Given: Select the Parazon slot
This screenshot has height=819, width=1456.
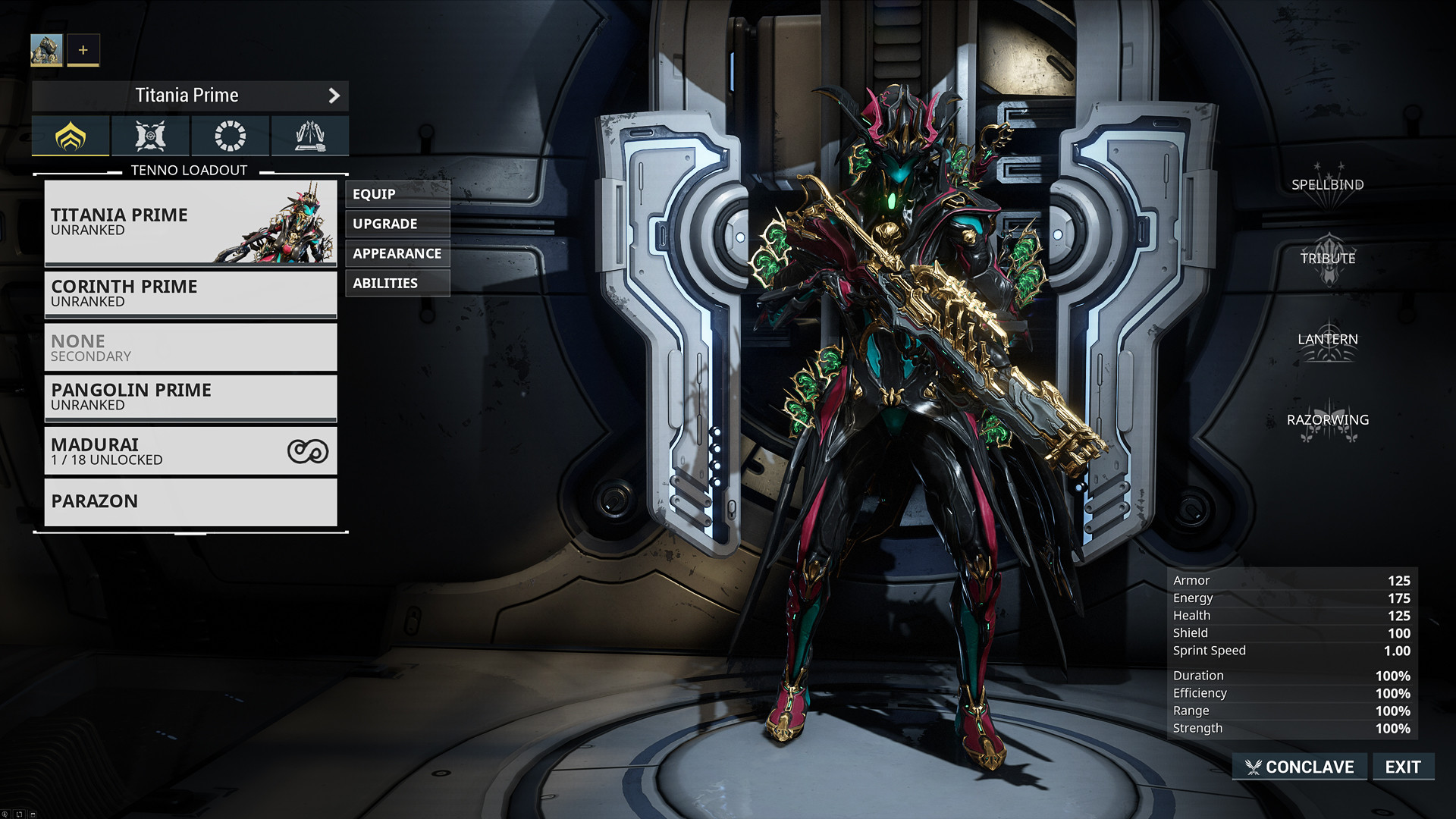Looking at the screenshot, I should [190, 501].
